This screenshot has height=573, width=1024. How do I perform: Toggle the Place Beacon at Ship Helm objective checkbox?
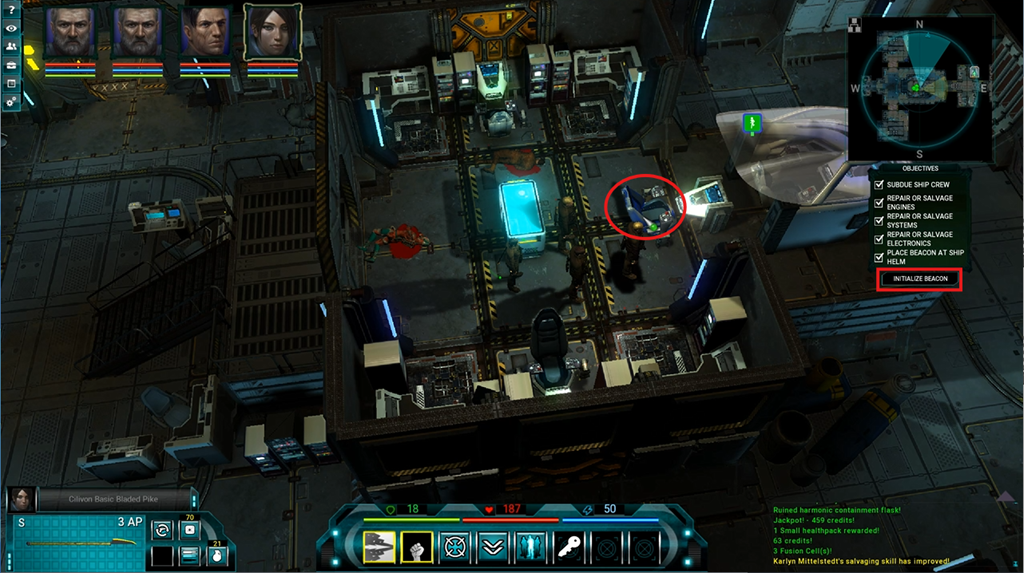(x=879, y=257)
